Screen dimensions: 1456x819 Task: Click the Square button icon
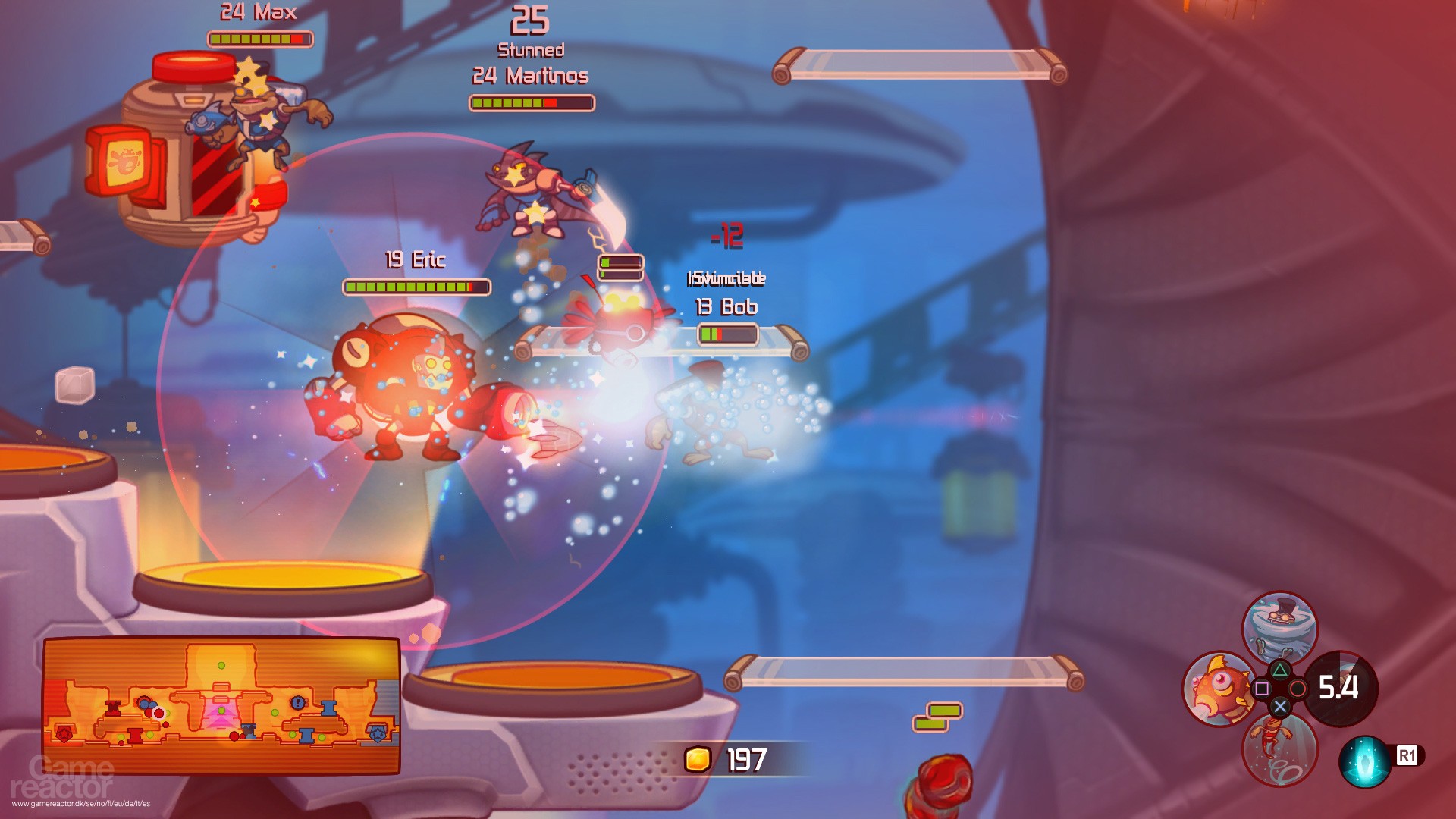[1261, 689]
